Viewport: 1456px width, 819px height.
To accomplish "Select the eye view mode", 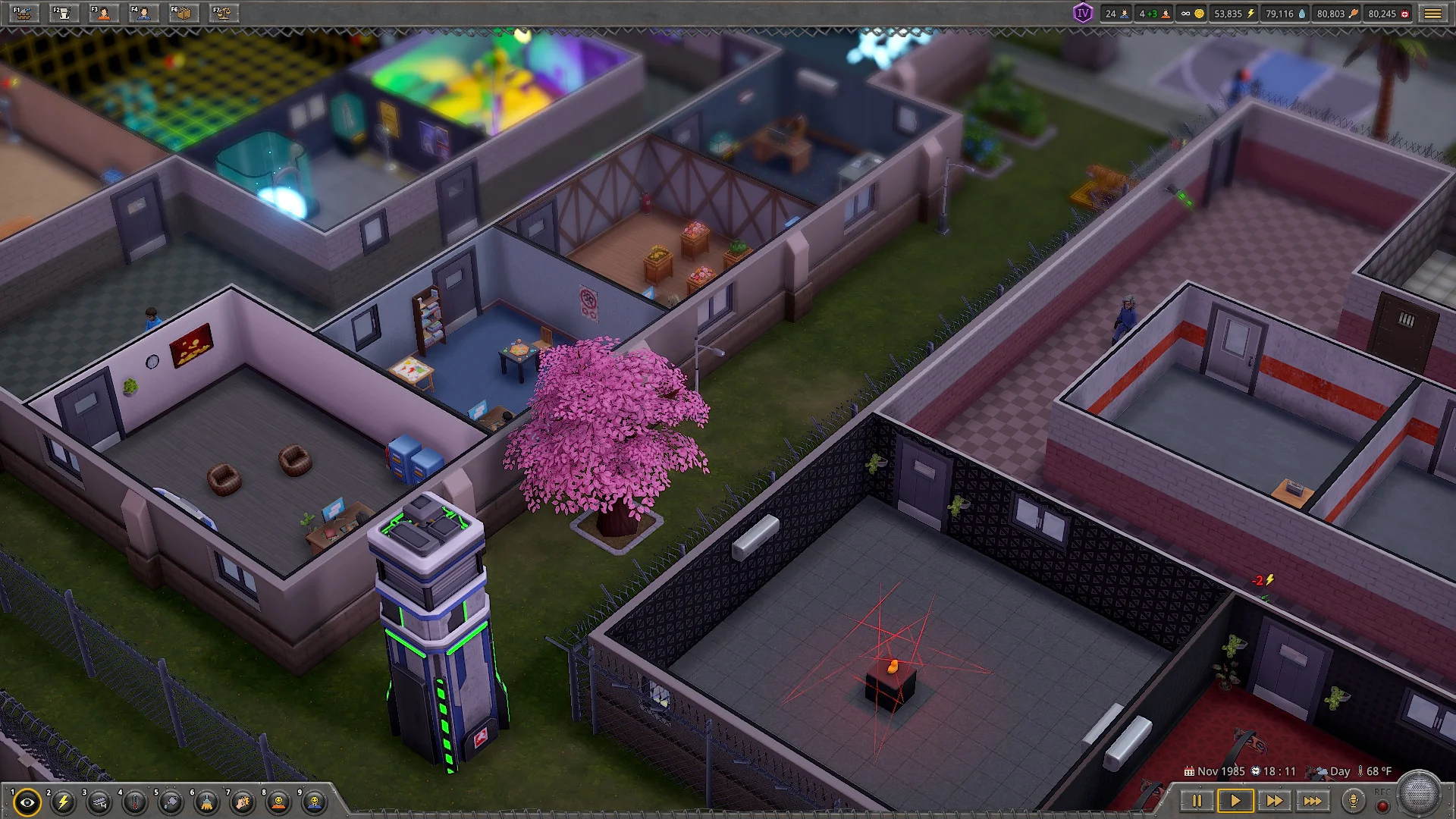I will tap(27, 802).
